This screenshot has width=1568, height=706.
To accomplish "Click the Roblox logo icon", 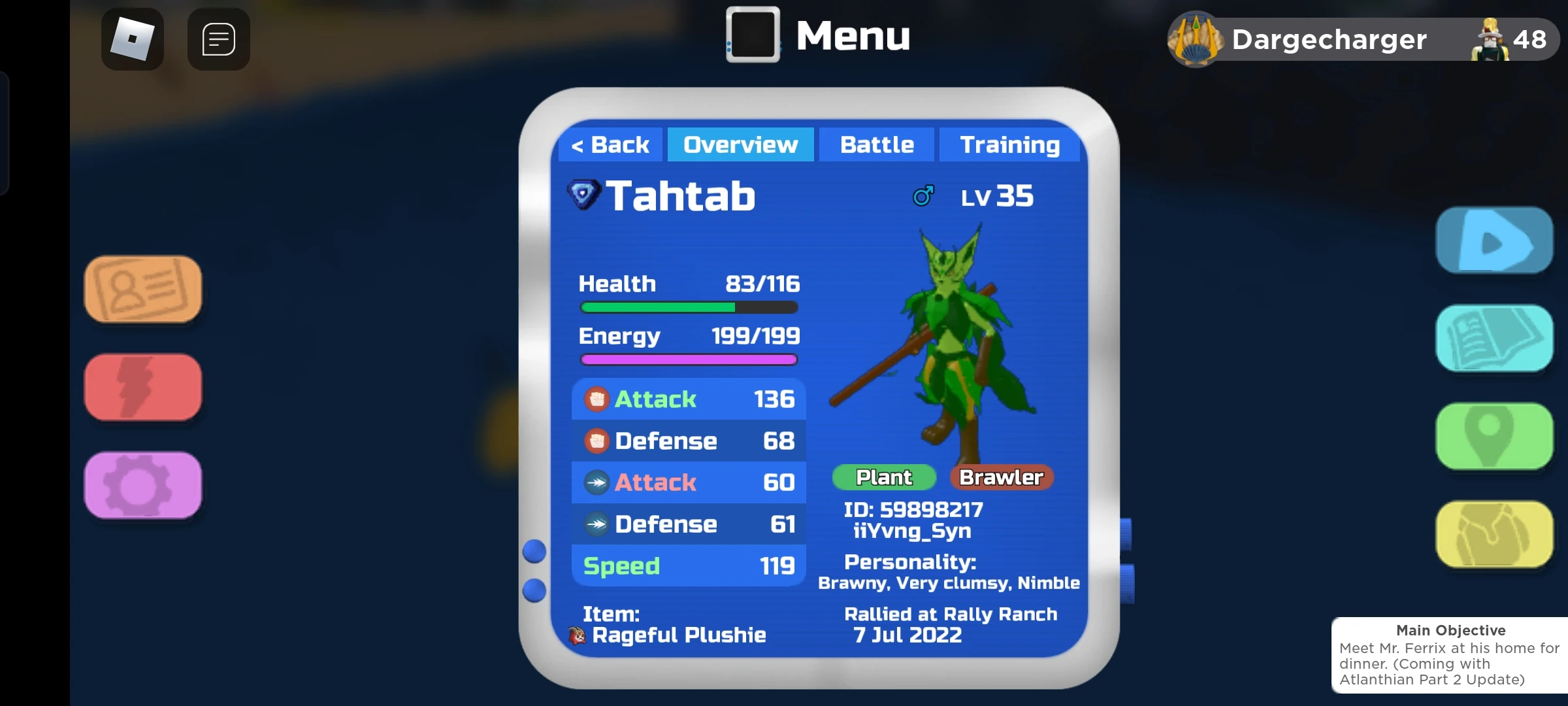I will 132,39.
